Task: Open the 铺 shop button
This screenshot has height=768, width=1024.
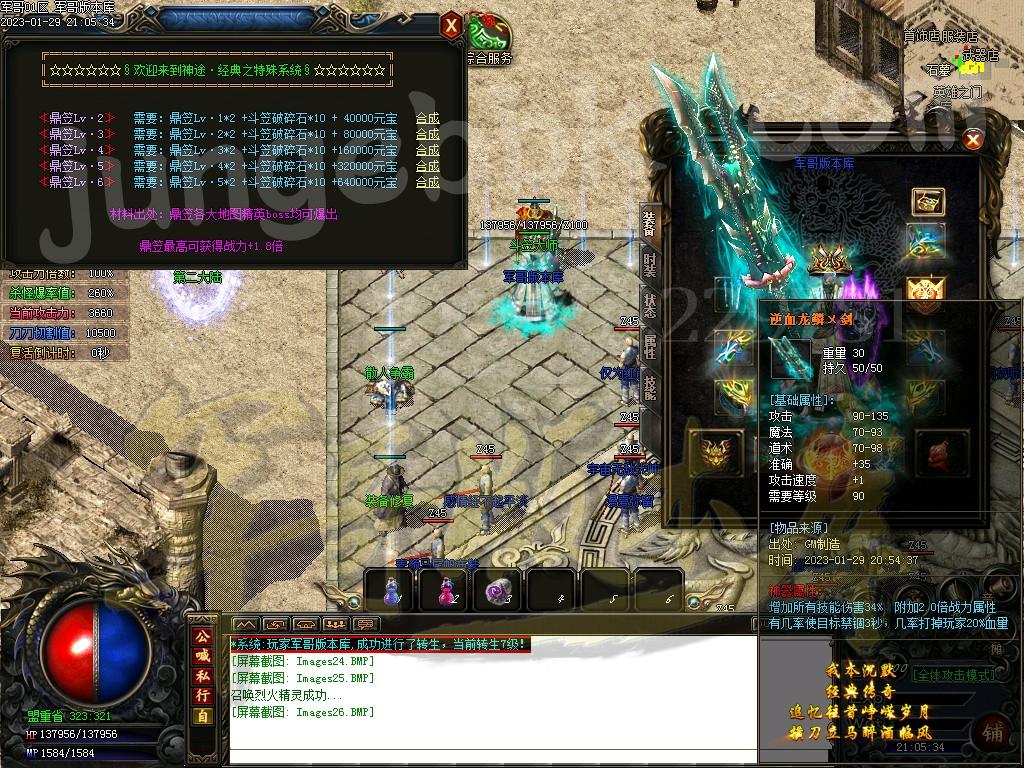Action: click(x=994, y=731)
